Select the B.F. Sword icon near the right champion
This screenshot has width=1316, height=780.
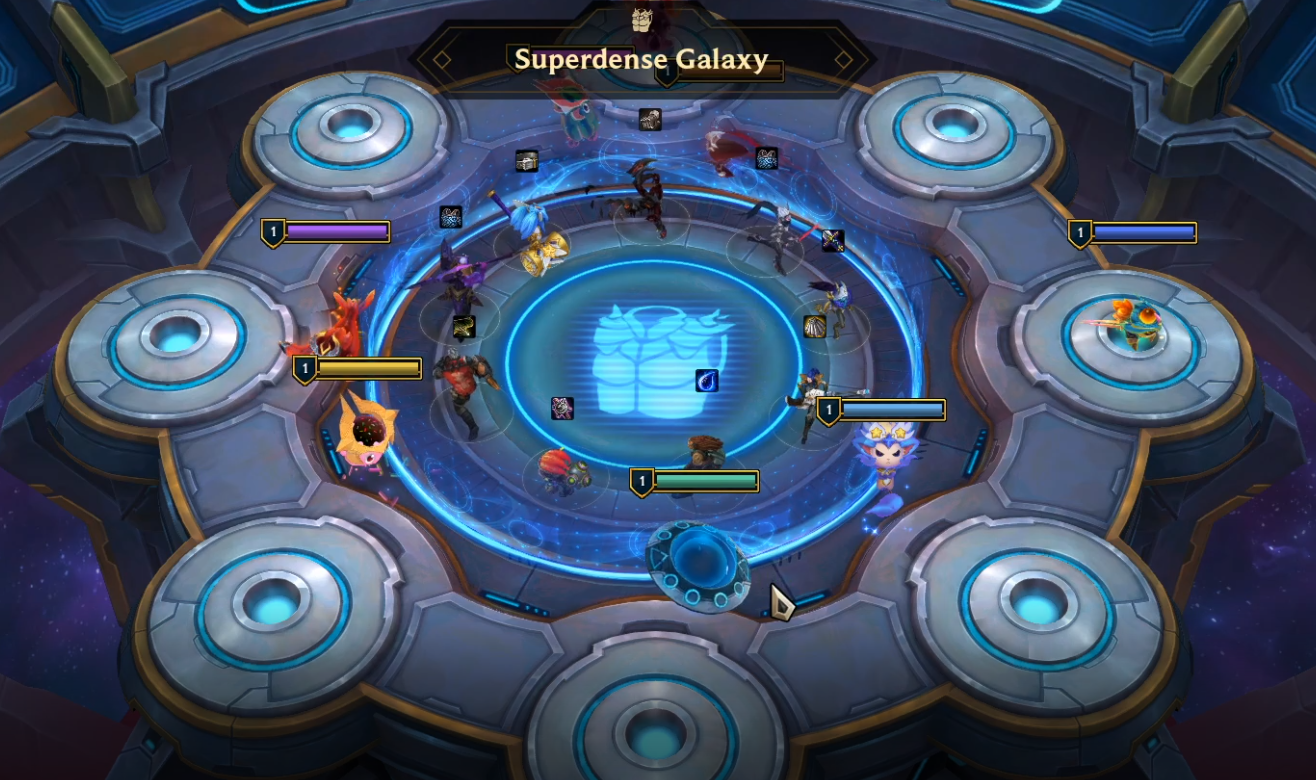[x=834, y=240]
